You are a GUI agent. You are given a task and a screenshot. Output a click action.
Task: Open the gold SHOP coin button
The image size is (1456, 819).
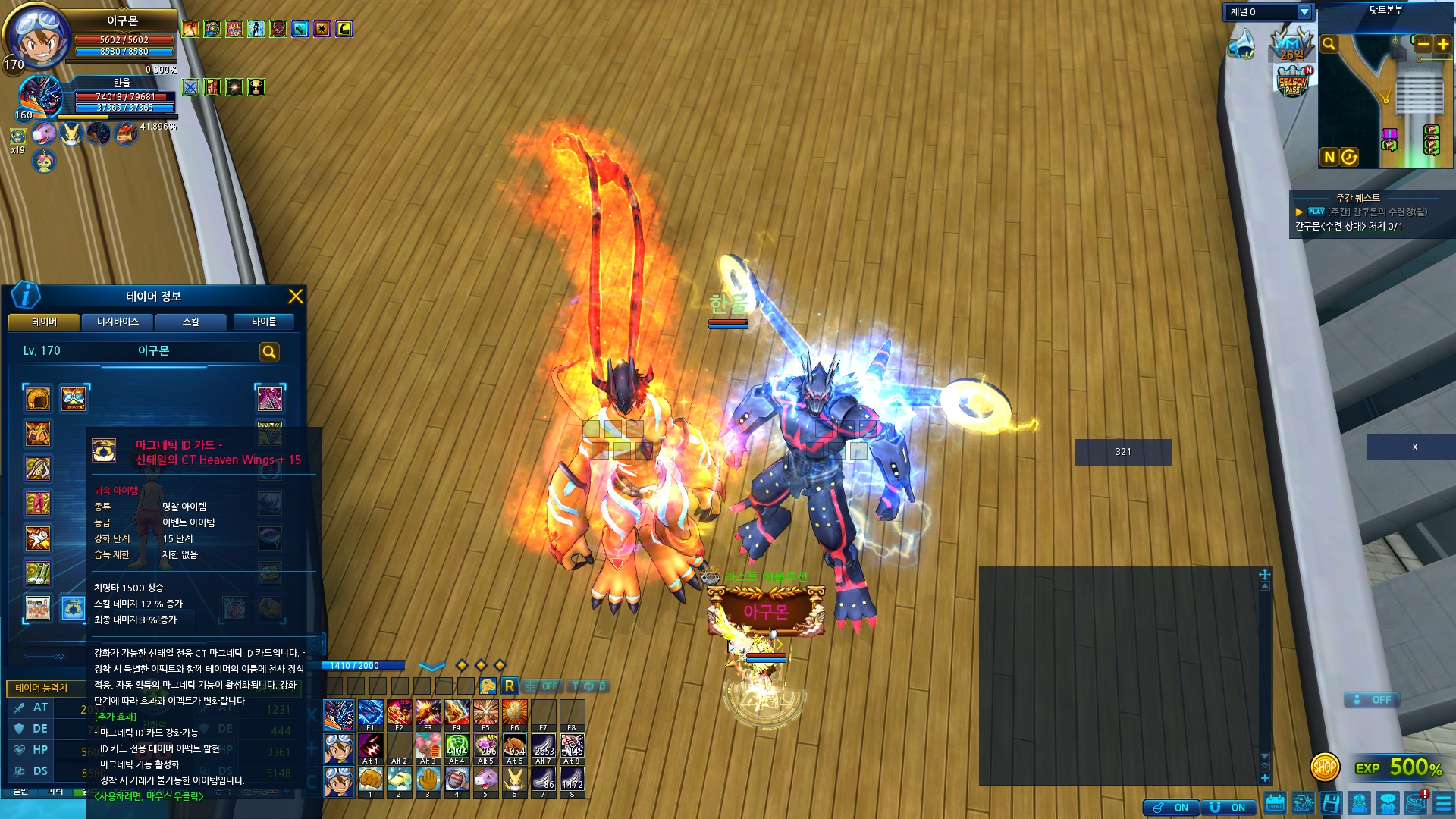pyautogui.click(x=1325, y=767)
